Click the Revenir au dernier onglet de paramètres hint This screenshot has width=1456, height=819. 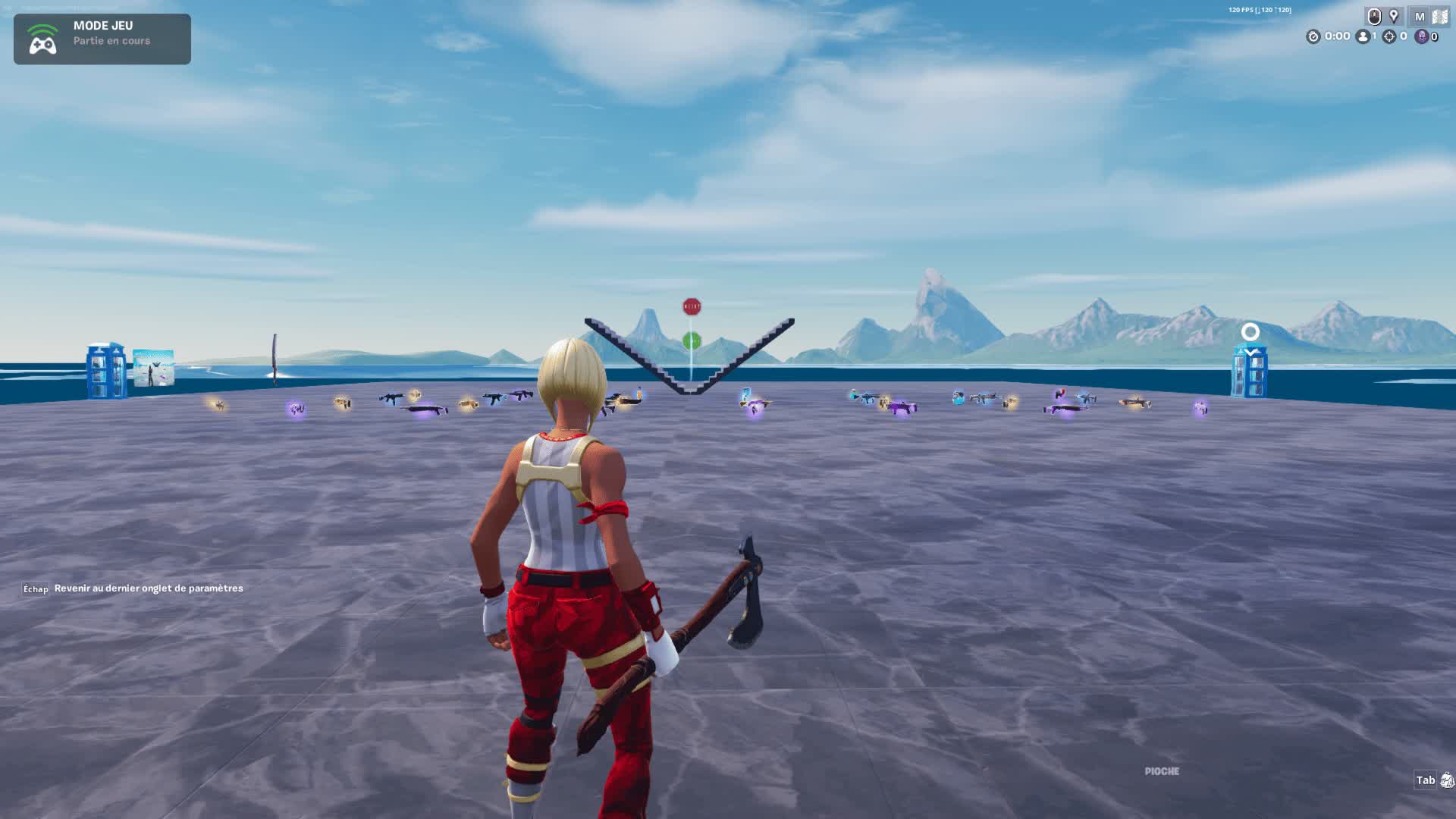(147, 588)
